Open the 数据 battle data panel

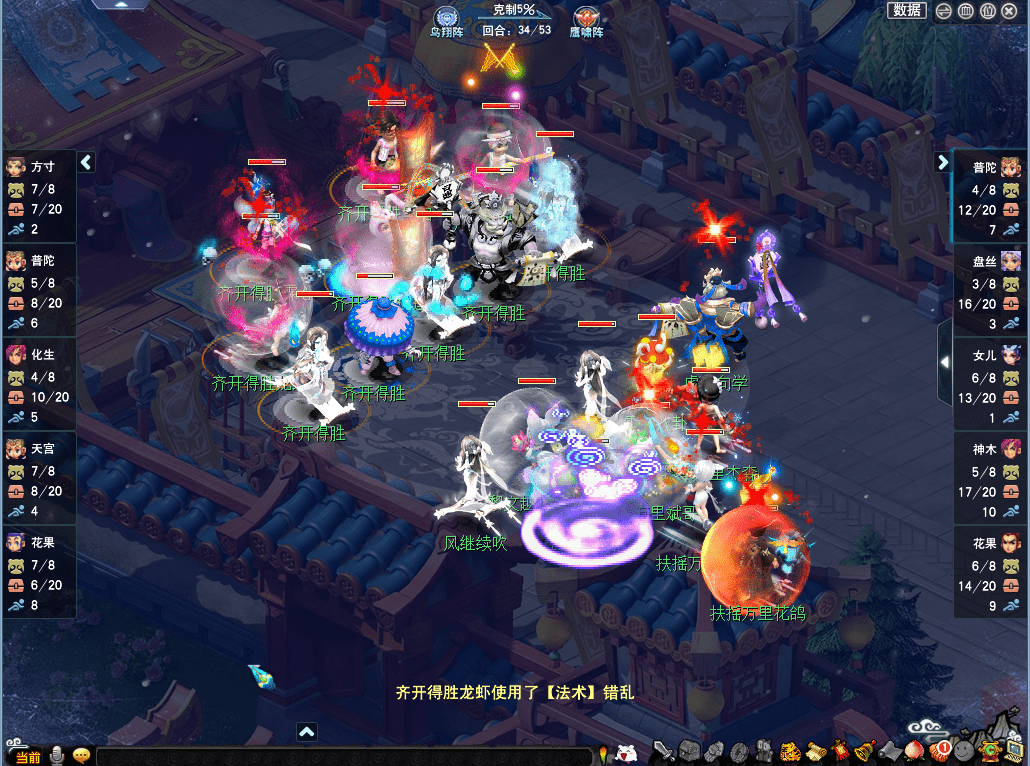click(907, 10)
